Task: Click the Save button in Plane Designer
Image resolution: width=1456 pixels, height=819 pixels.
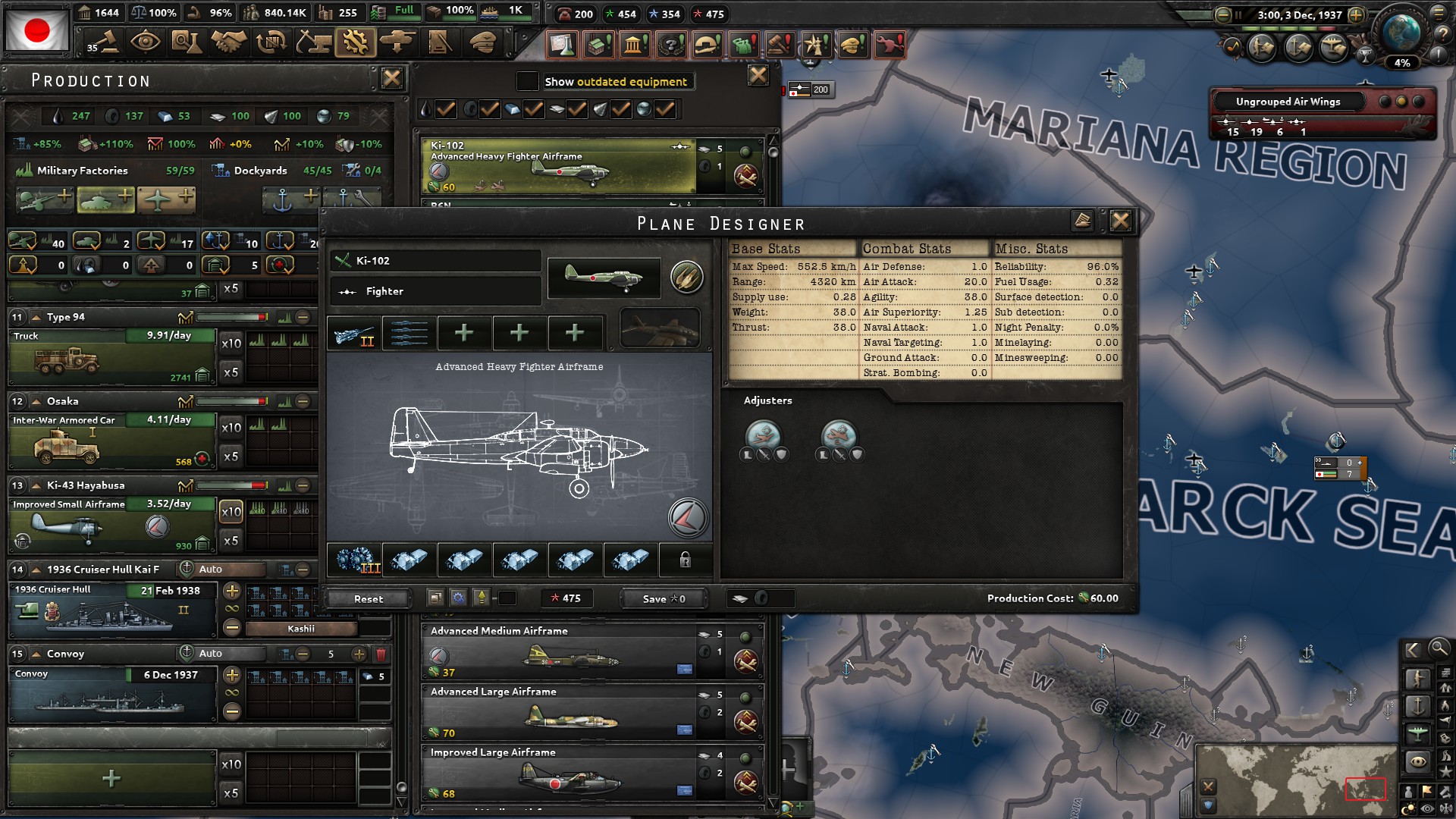Action: 661,598
